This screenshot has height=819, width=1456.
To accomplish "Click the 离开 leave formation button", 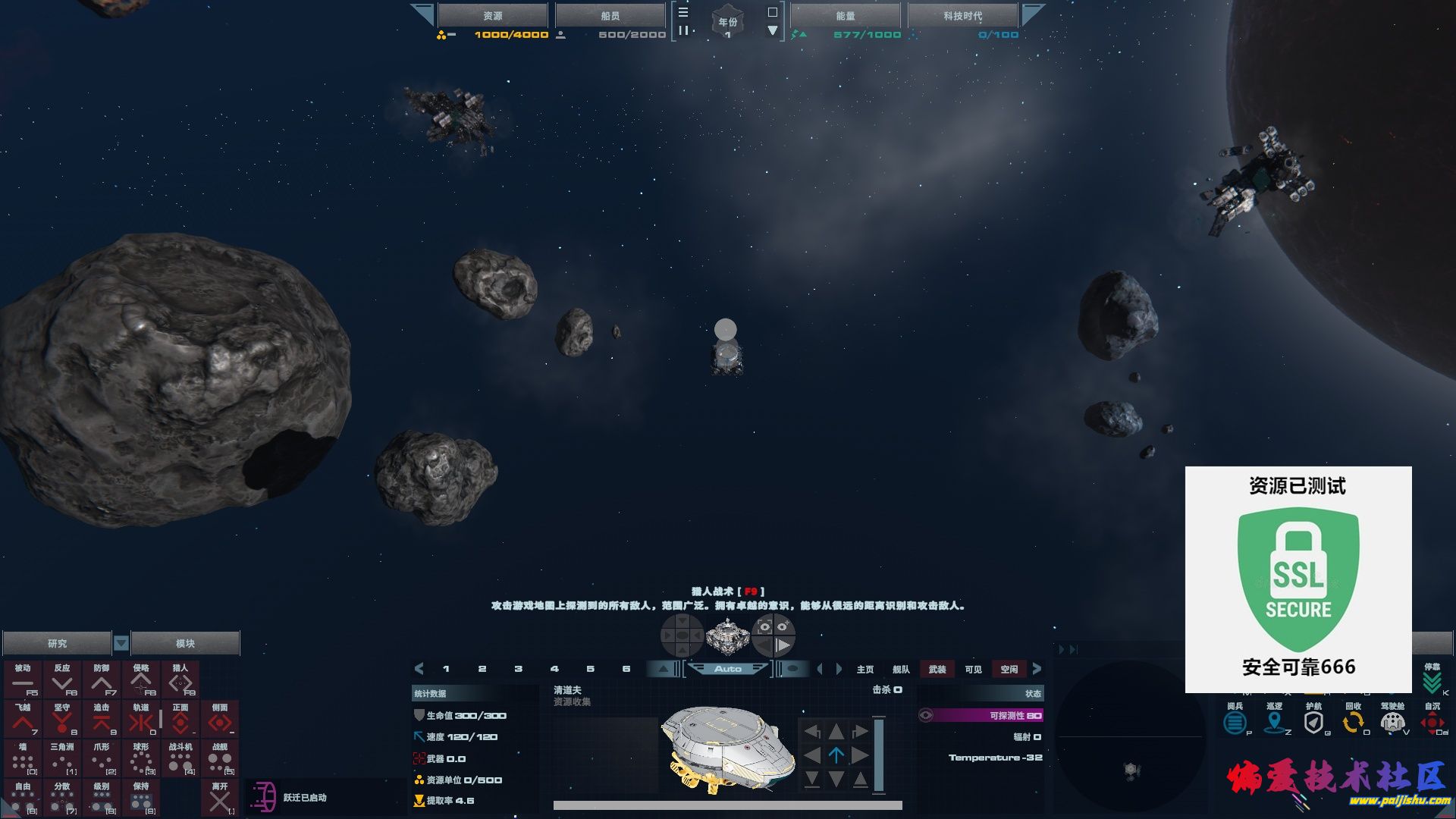I will (x=220, y=798).
